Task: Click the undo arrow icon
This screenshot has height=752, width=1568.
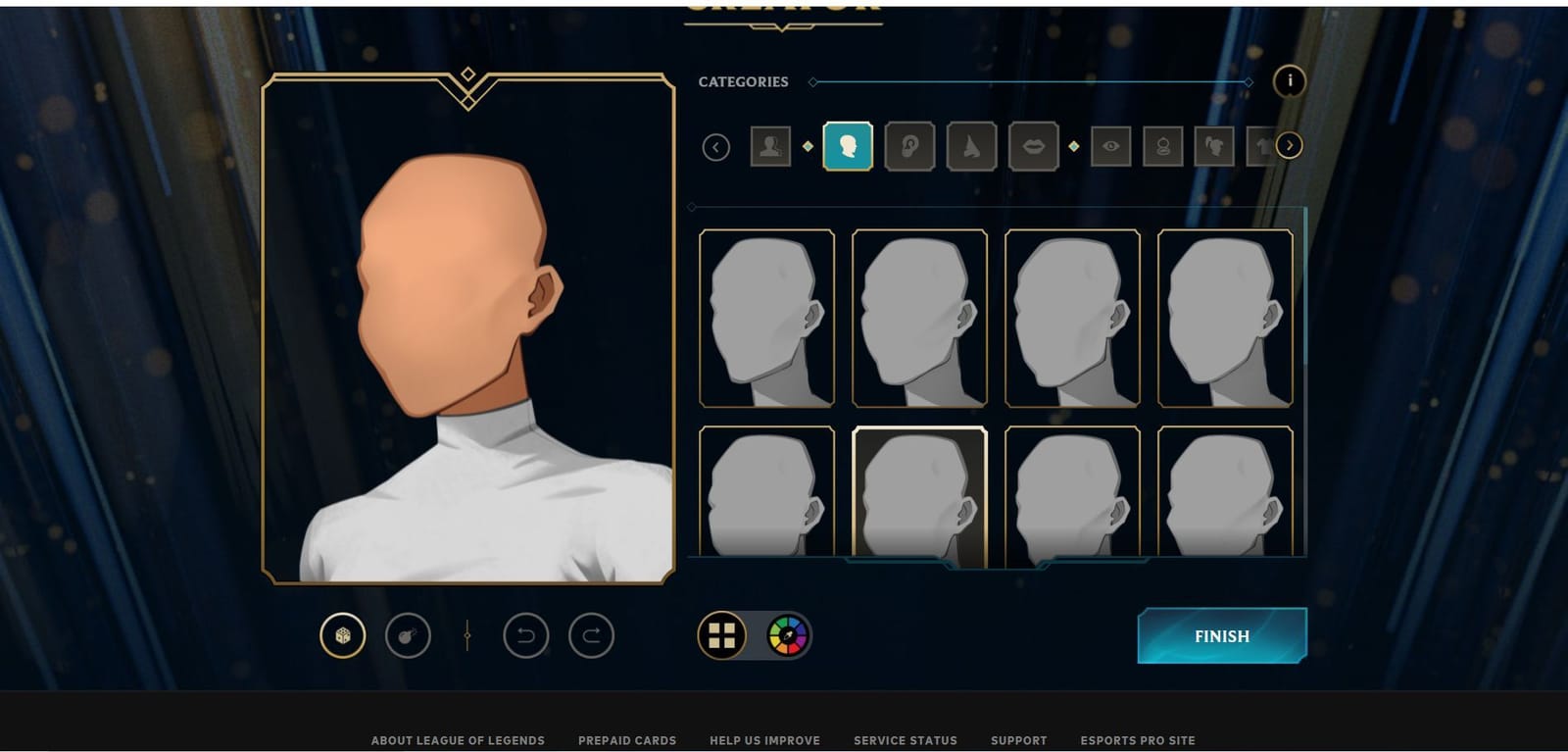Action: [x=526, y=634]
